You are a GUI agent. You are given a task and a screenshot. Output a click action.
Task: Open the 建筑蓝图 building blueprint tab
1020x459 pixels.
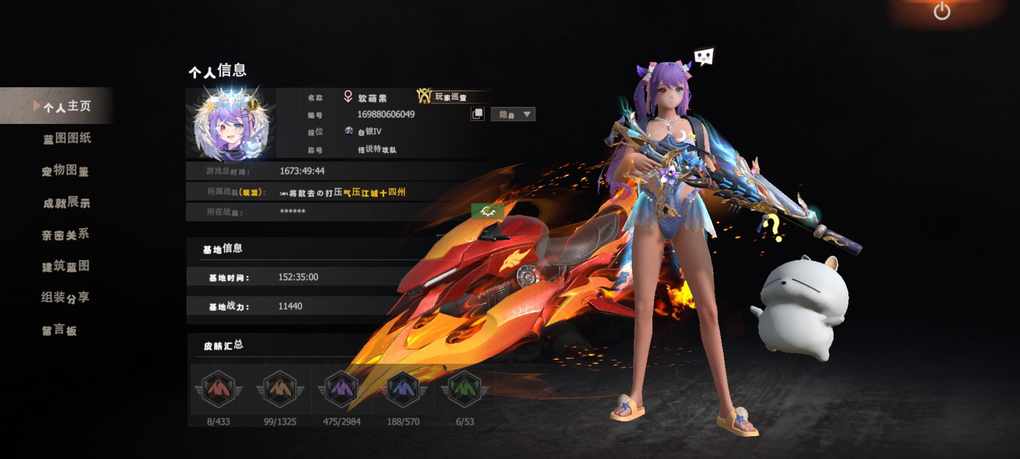pyautogui.click(x=66, y=266)
